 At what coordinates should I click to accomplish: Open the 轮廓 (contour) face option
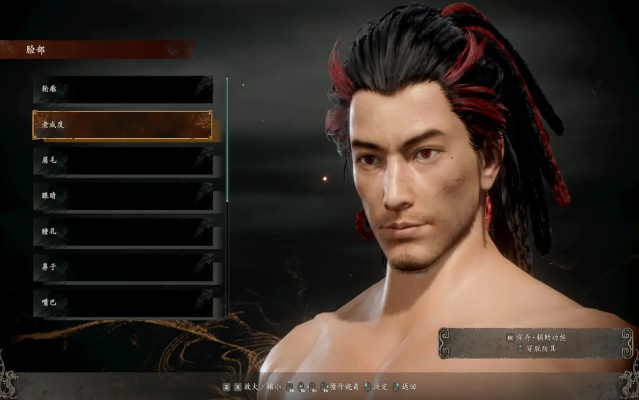122,89
